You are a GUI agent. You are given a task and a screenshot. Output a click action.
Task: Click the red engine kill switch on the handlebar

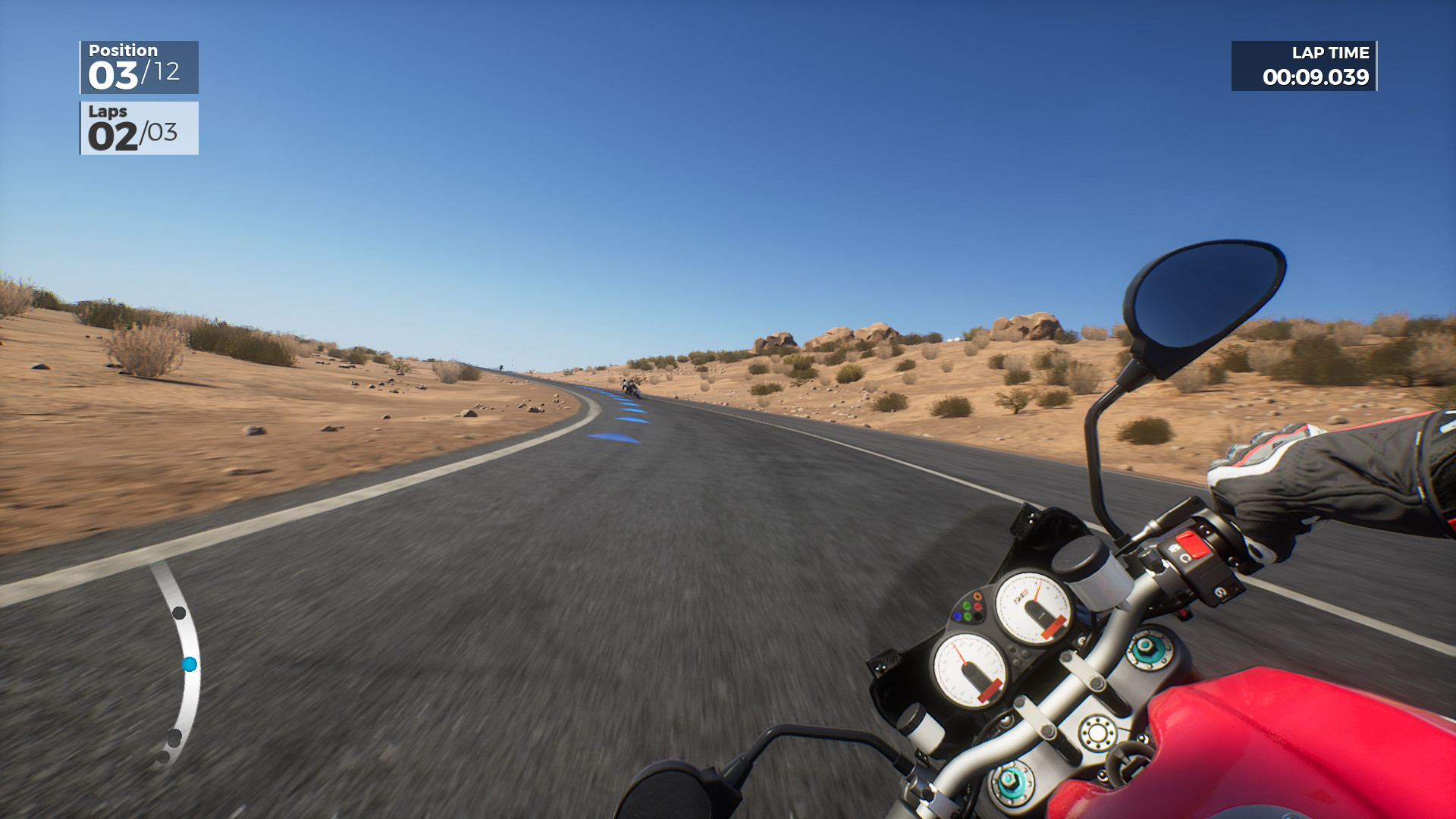coord(1191,544)
